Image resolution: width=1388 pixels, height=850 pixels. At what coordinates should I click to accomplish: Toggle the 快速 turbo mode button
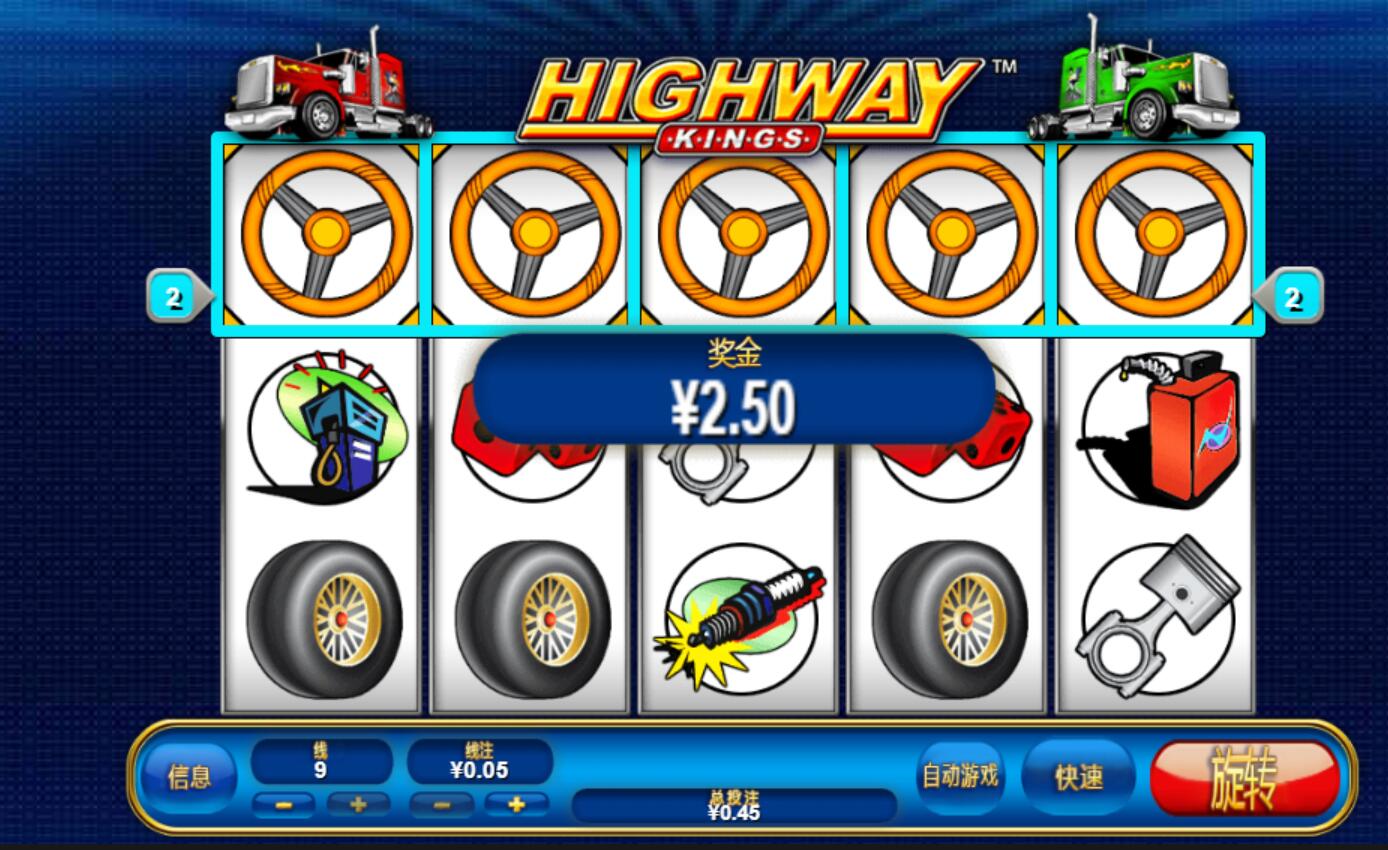[1079, 778]
